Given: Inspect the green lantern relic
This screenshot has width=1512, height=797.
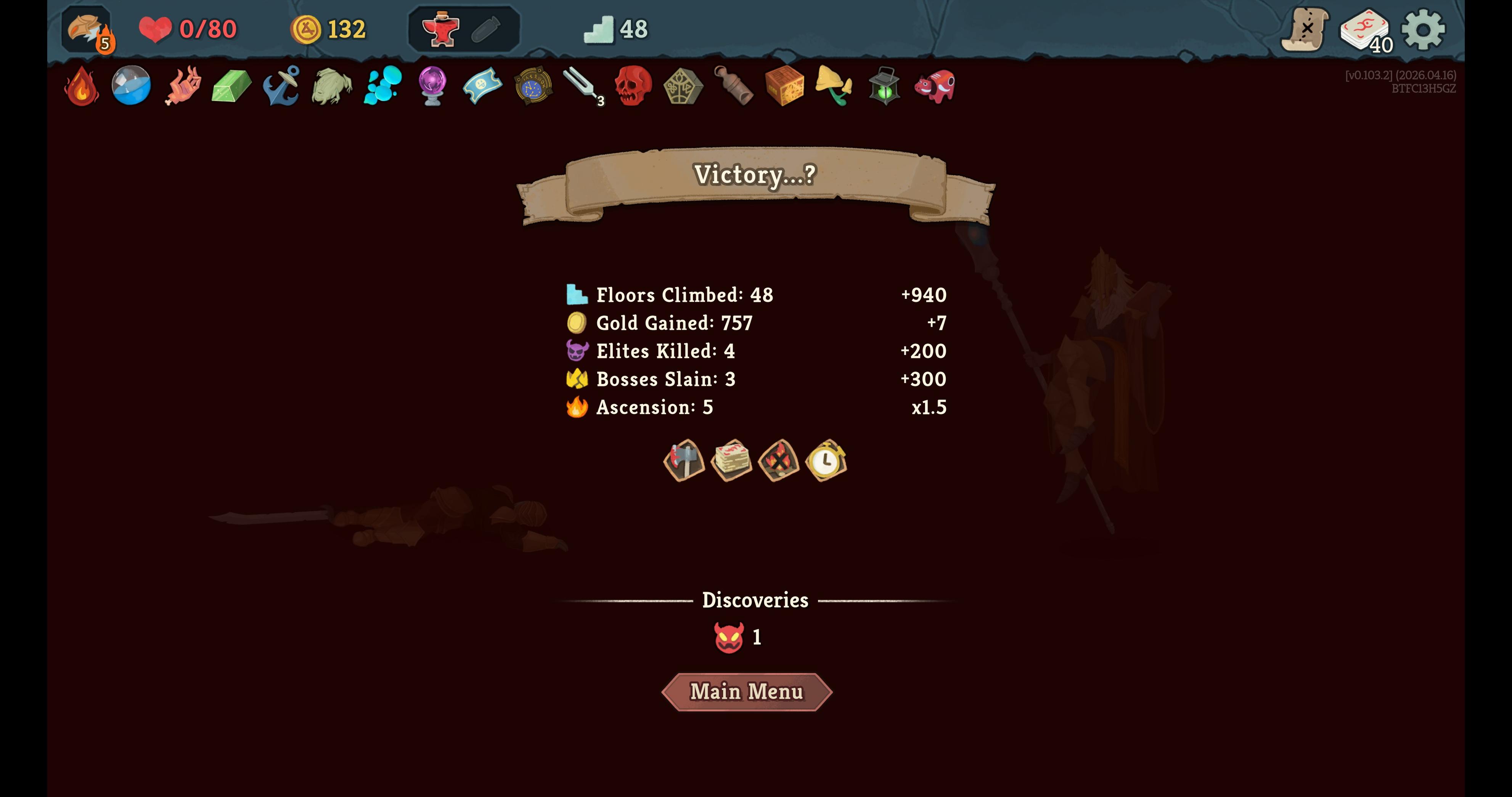Looking at the screenshot, I should 884,86.
